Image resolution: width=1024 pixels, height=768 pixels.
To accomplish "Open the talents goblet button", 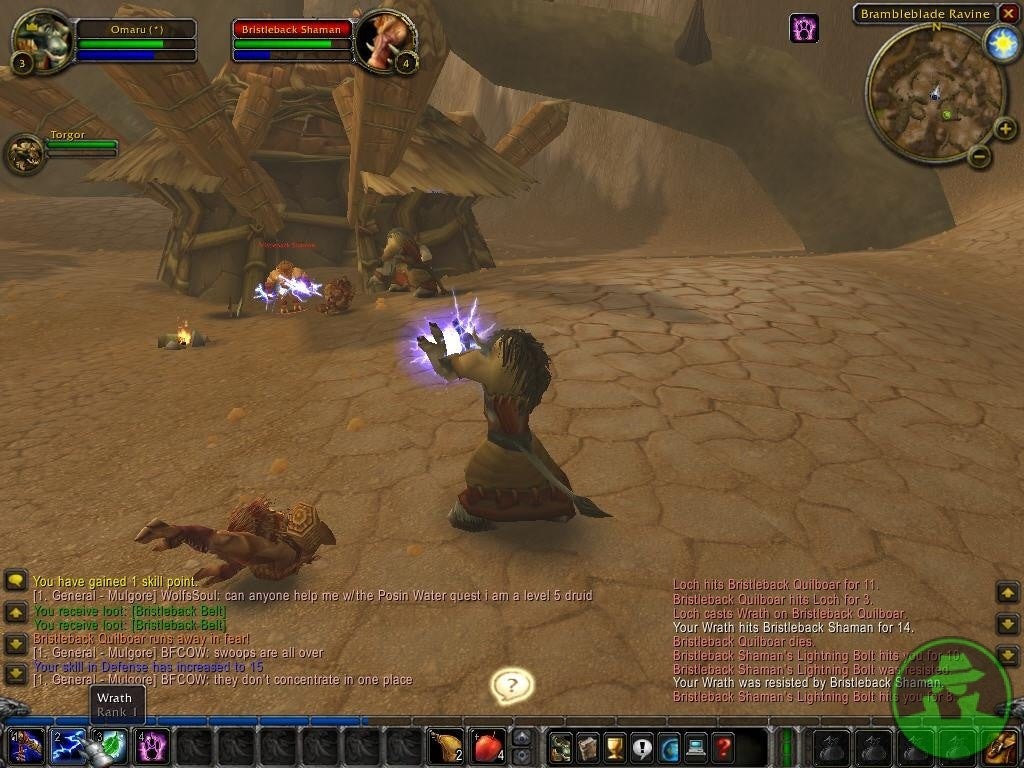I will click(x=615, y=746).
